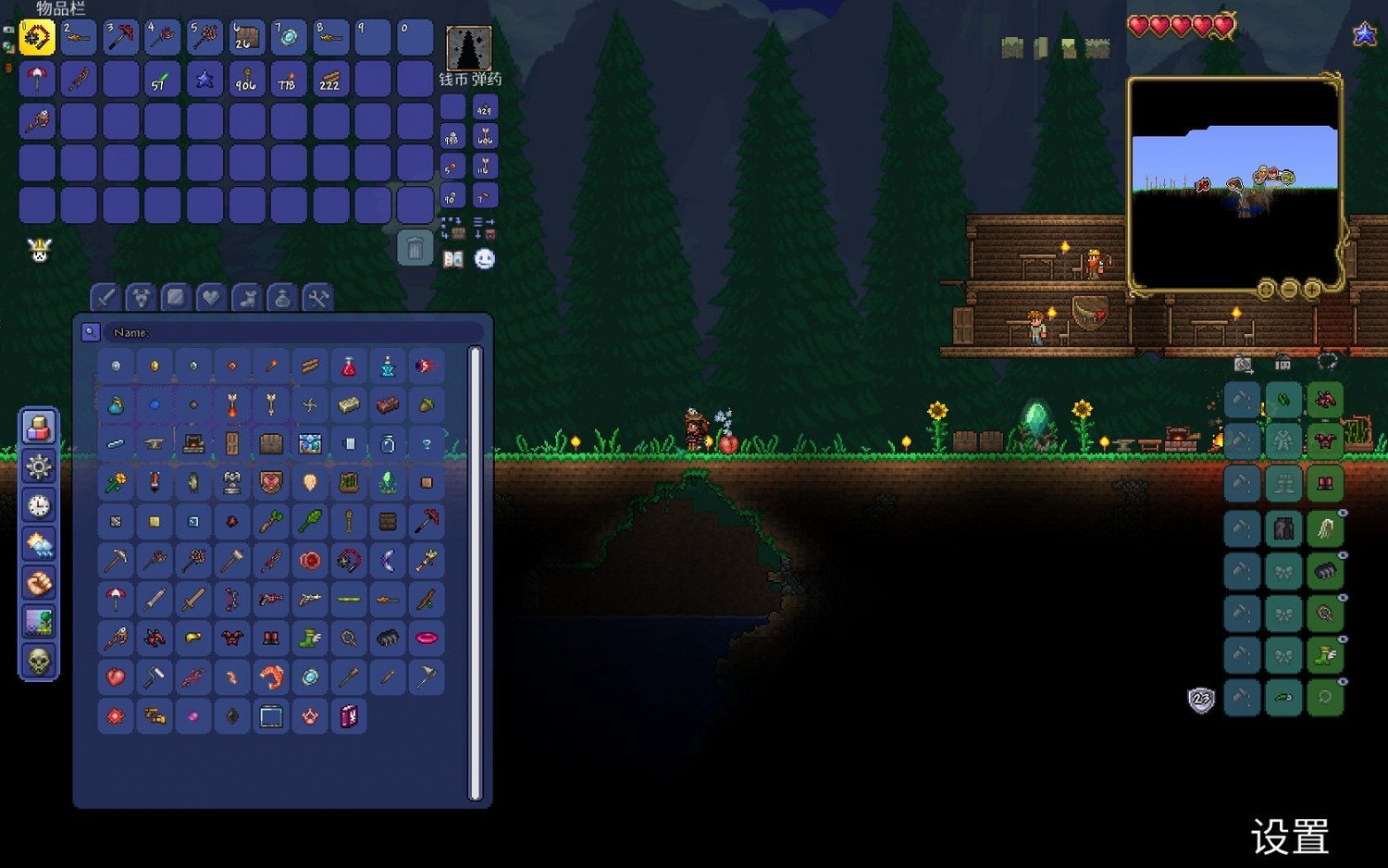Click the Name search input field
The height and width of the screenshot is (868, 1388).
click(x=278, y=332)
